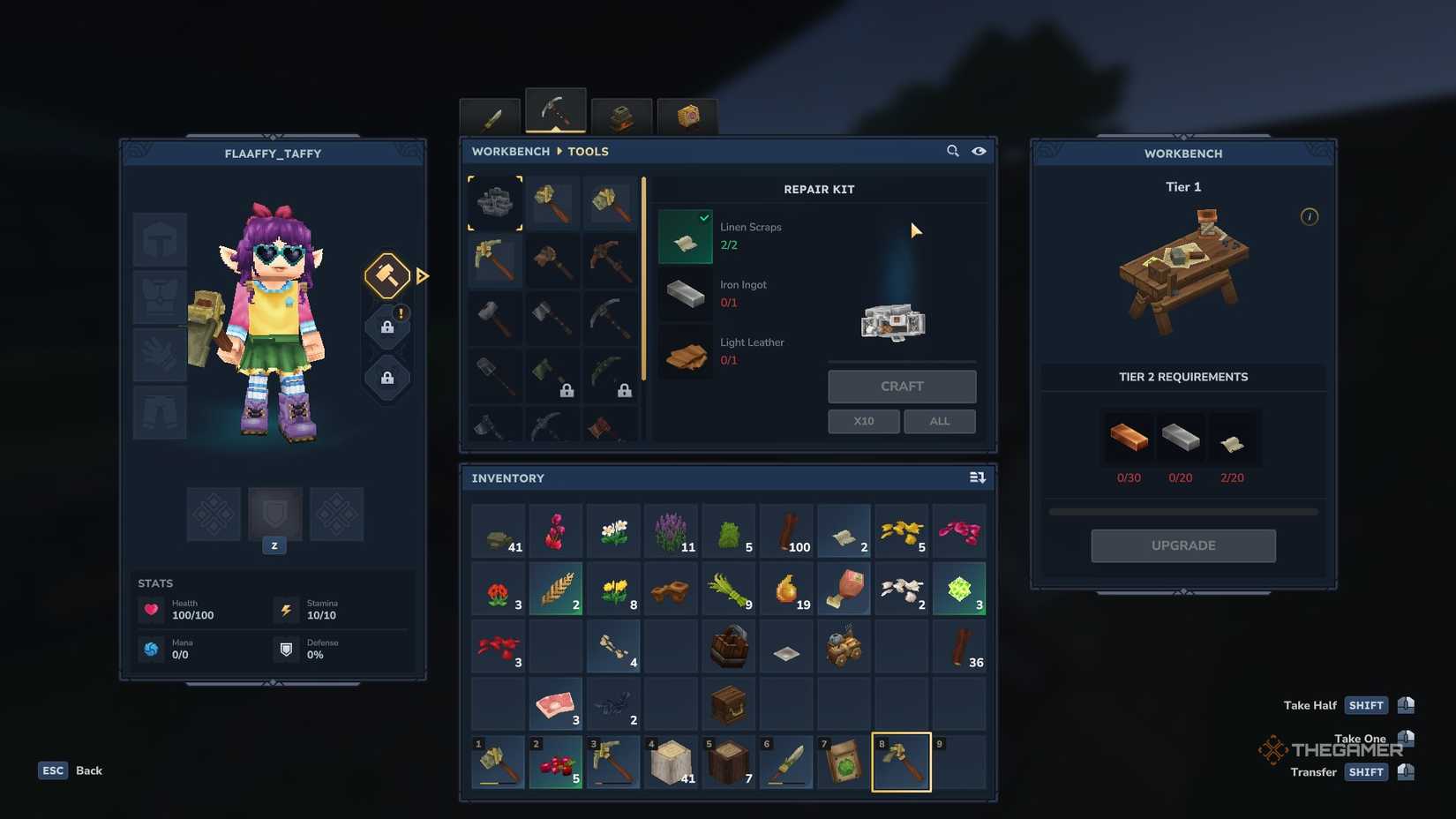The image size is (1456, 819).
Task: Click the UPGRADE button
Action: [1182, 545]
